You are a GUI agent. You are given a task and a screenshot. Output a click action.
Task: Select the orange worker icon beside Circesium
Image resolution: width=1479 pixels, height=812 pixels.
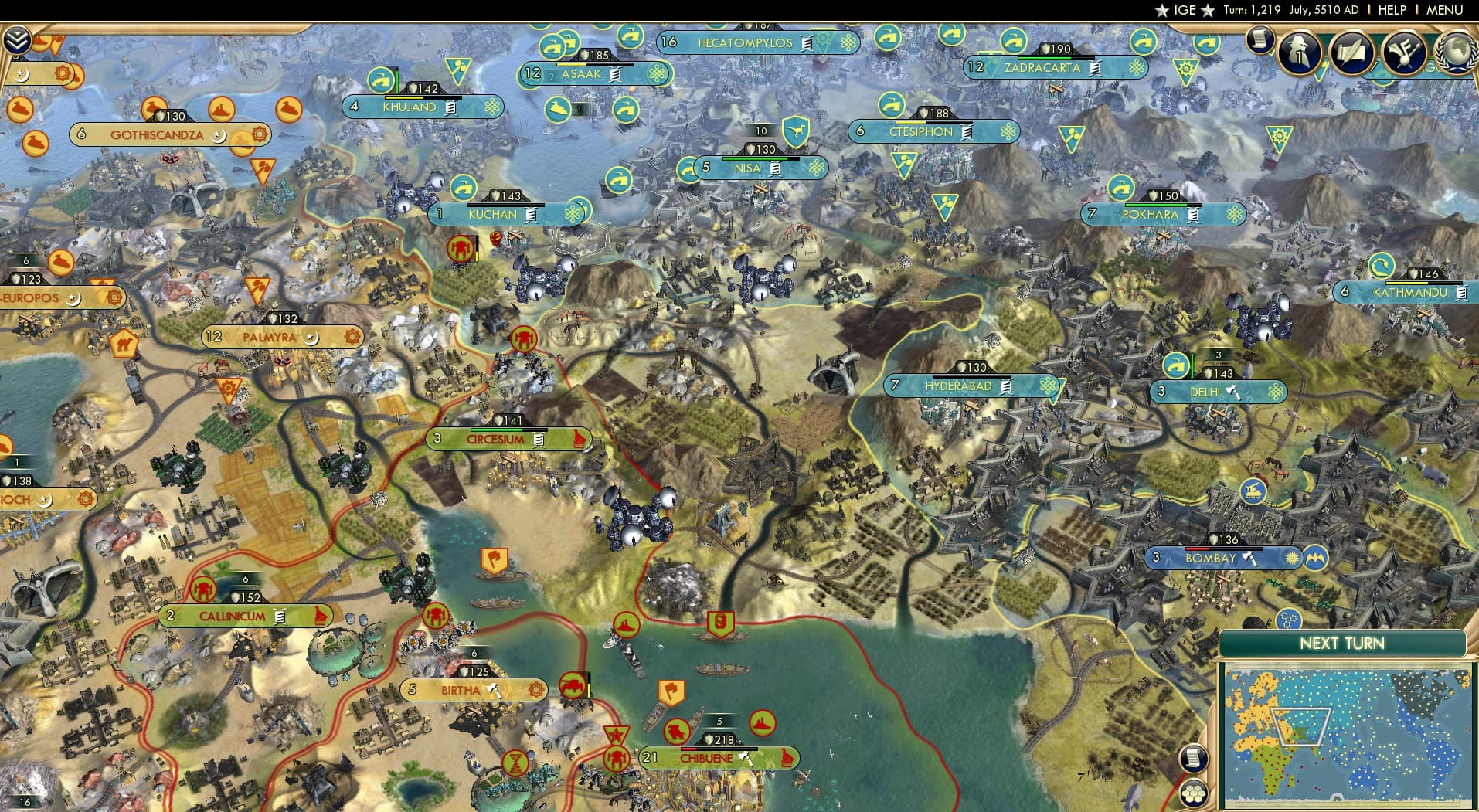click(524, 338)
